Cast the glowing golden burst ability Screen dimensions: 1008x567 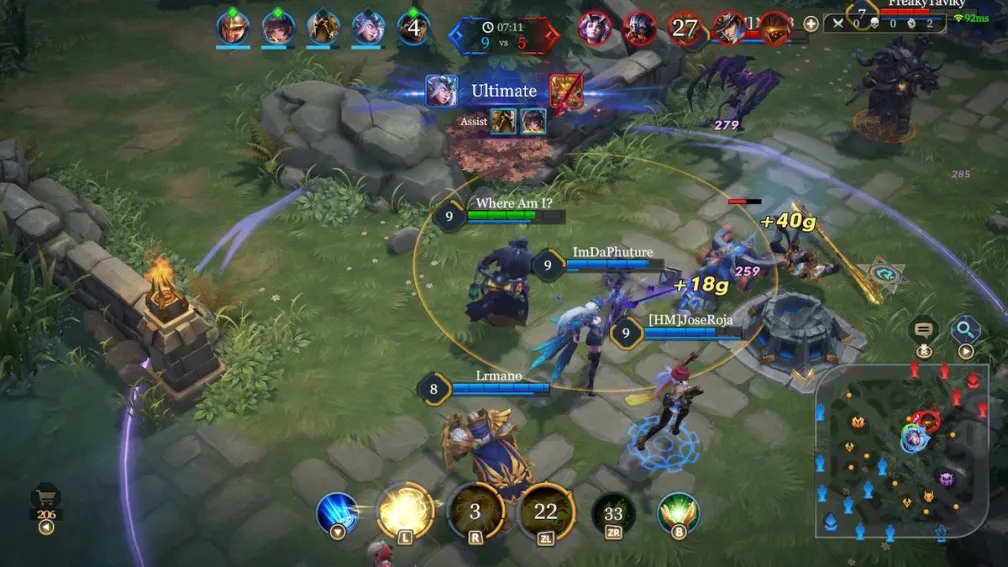coord(405,511)
